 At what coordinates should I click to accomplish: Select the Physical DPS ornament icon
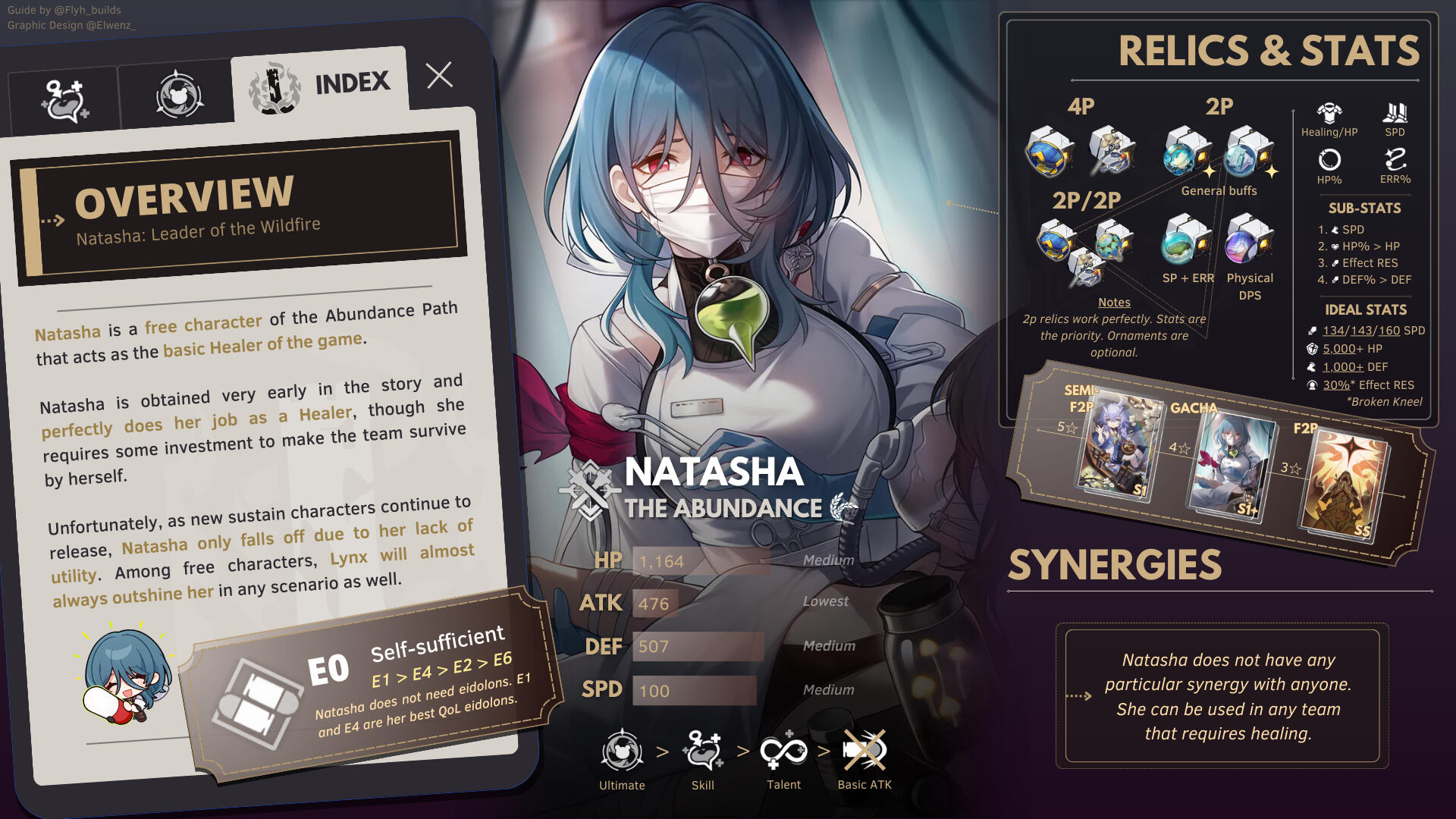(1249, 240)
